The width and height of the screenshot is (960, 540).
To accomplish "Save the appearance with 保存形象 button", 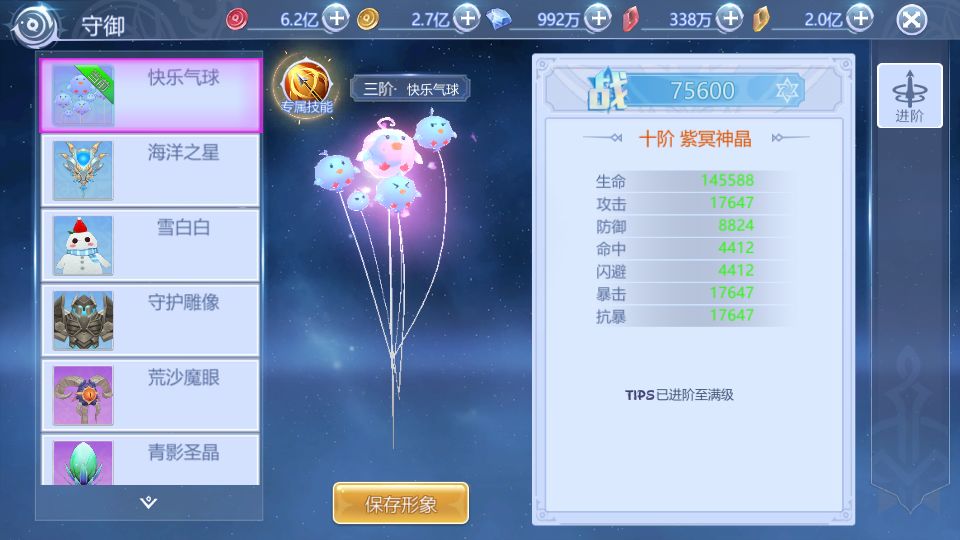I will point(400,504).
